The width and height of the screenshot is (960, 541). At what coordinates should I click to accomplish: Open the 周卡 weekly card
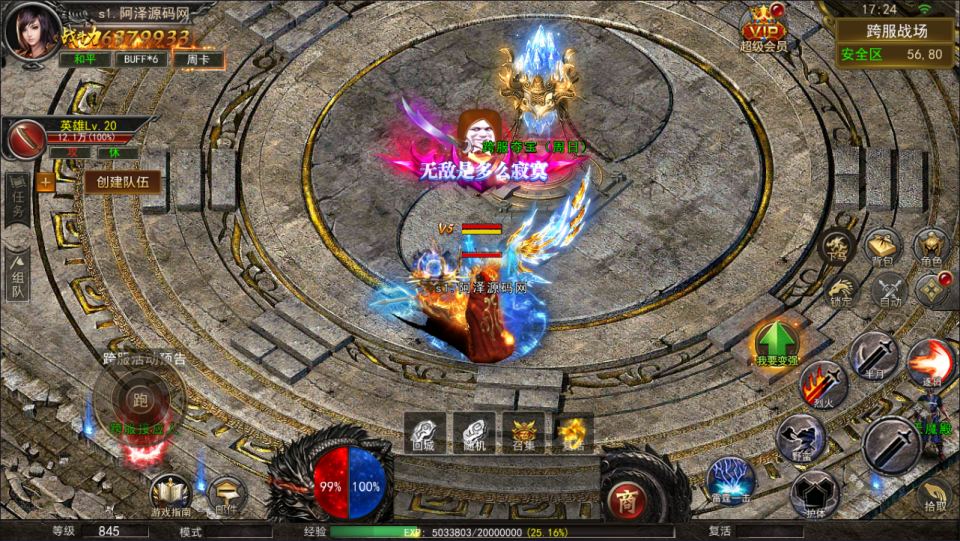tap(197, 60)
